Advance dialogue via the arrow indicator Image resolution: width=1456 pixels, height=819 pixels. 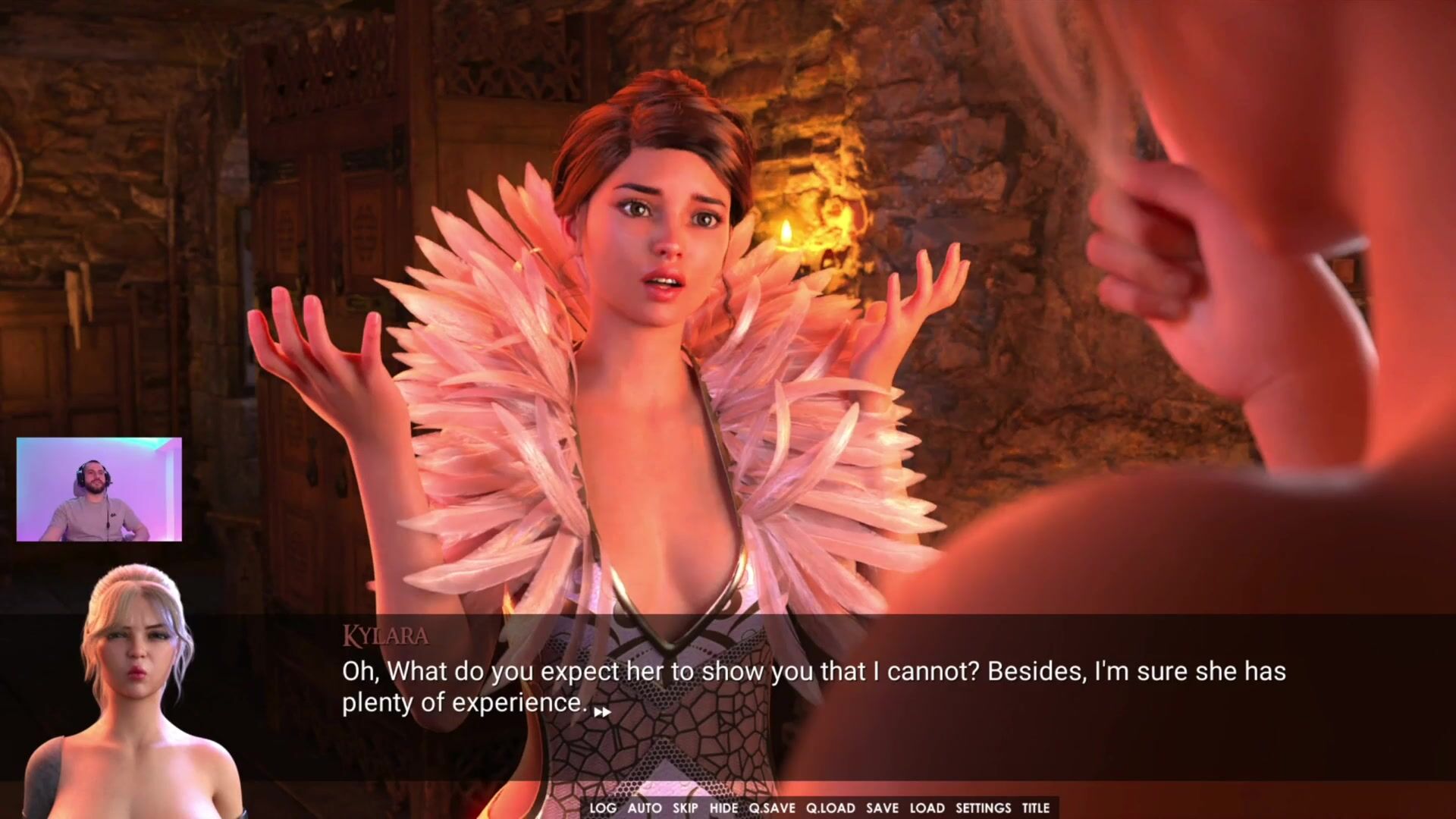point(602,712)
